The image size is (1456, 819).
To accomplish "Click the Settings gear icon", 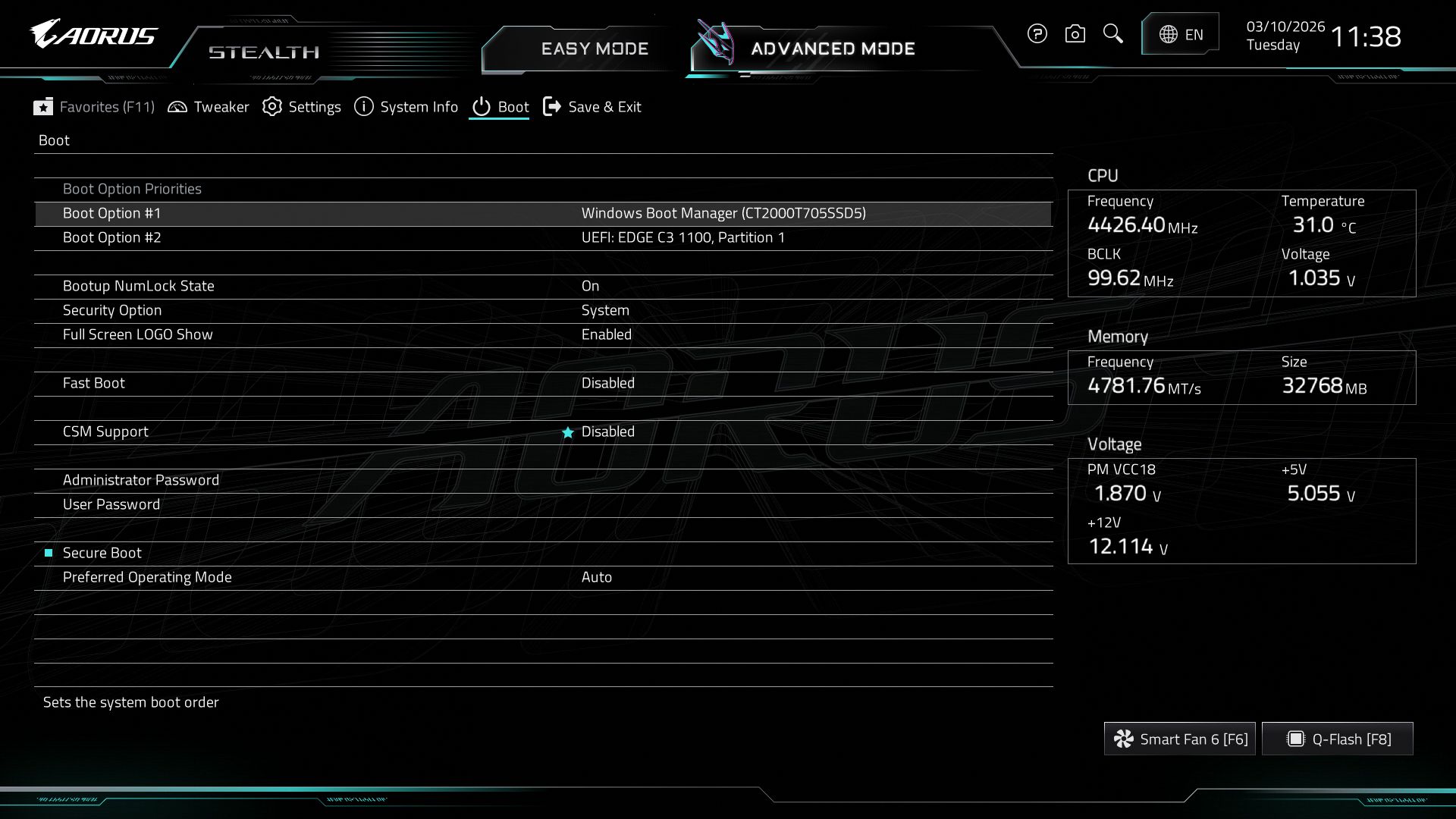I will click(x=271, y=107).
